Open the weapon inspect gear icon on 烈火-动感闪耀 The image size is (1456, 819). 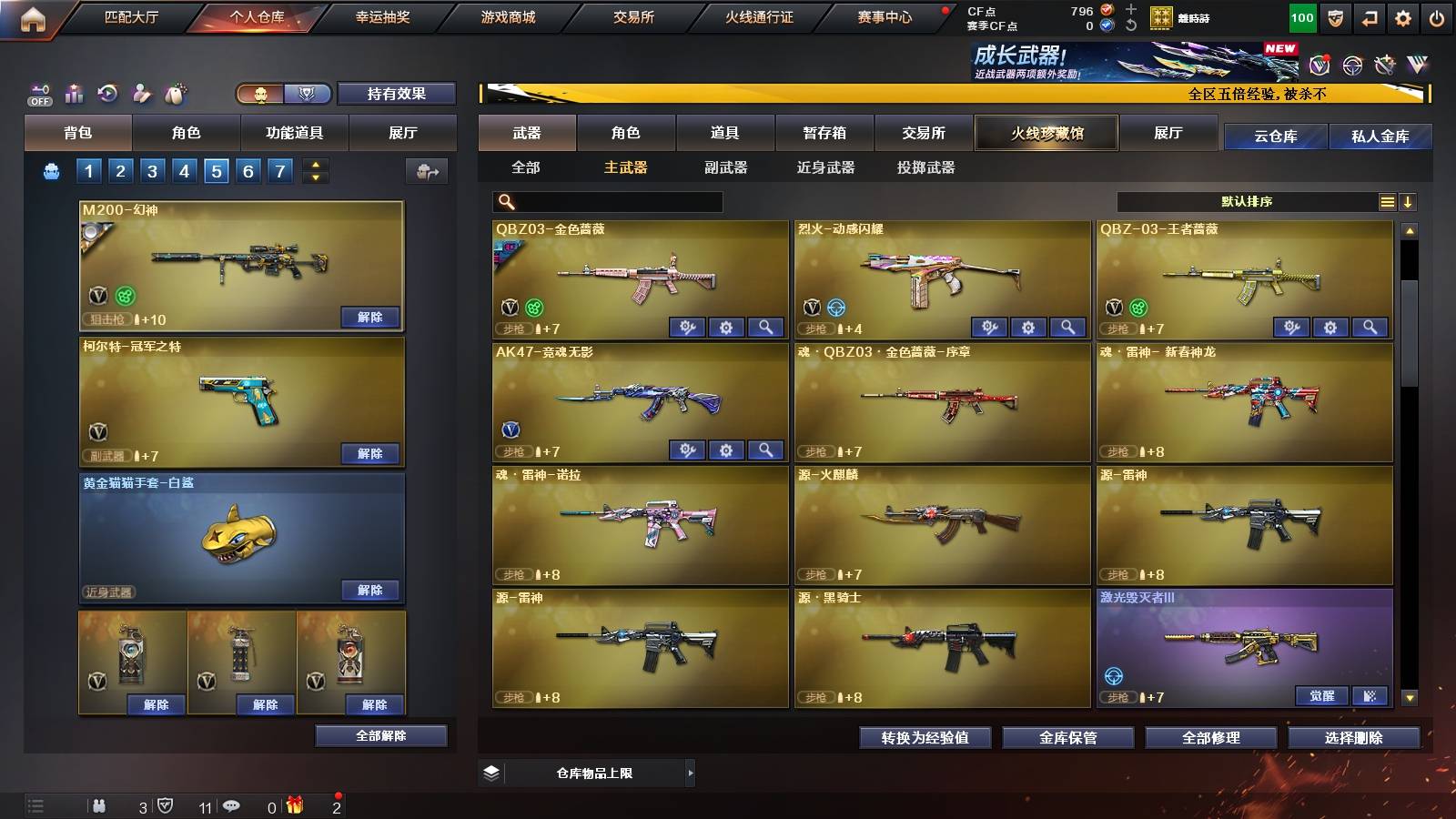tap(1028, 327)
